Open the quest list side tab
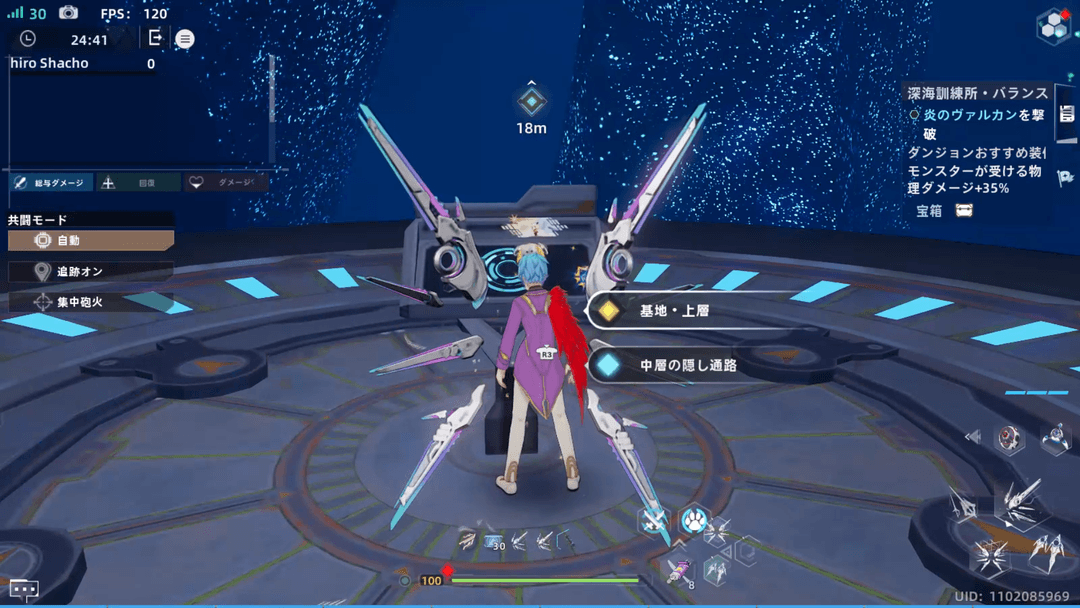Screen dimensions: 1080x608 pyautogui.click(x=1066, y=113)
